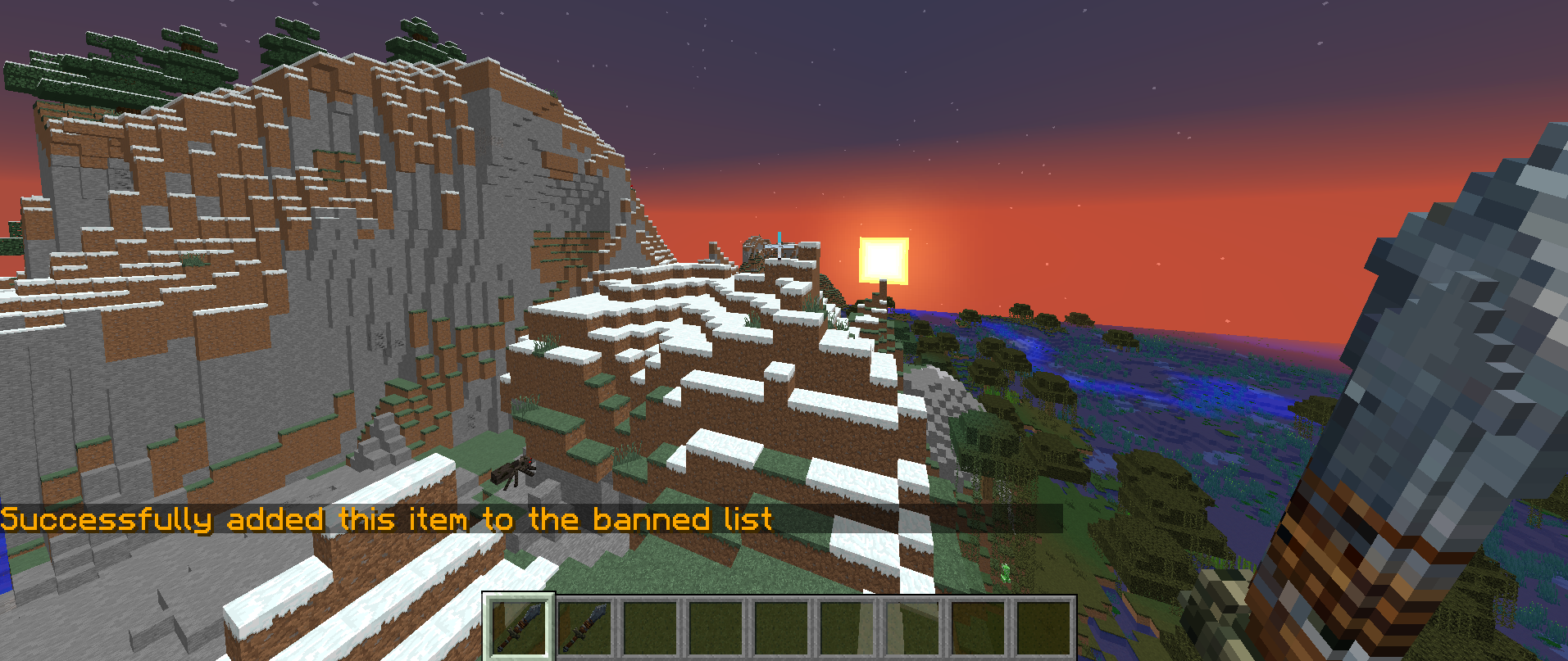1568x661 pixels.
Task: Click the highlighted hotbar selection frame
Action: point(518,625)
